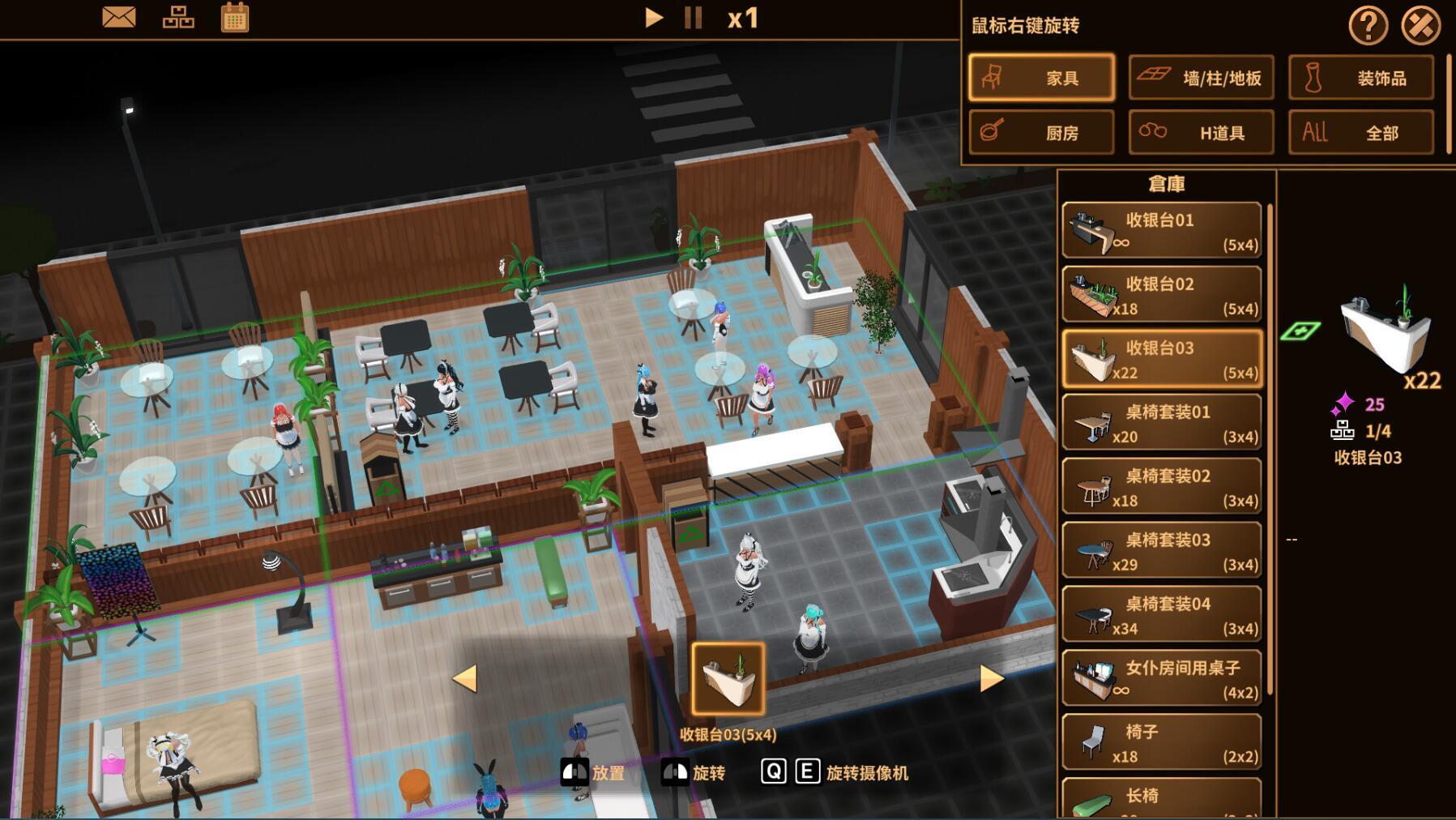Switch to the 墙/柱/地板 category tab
The width and height of the screenshot is (1456, 820).
(x=1201, y=78)
